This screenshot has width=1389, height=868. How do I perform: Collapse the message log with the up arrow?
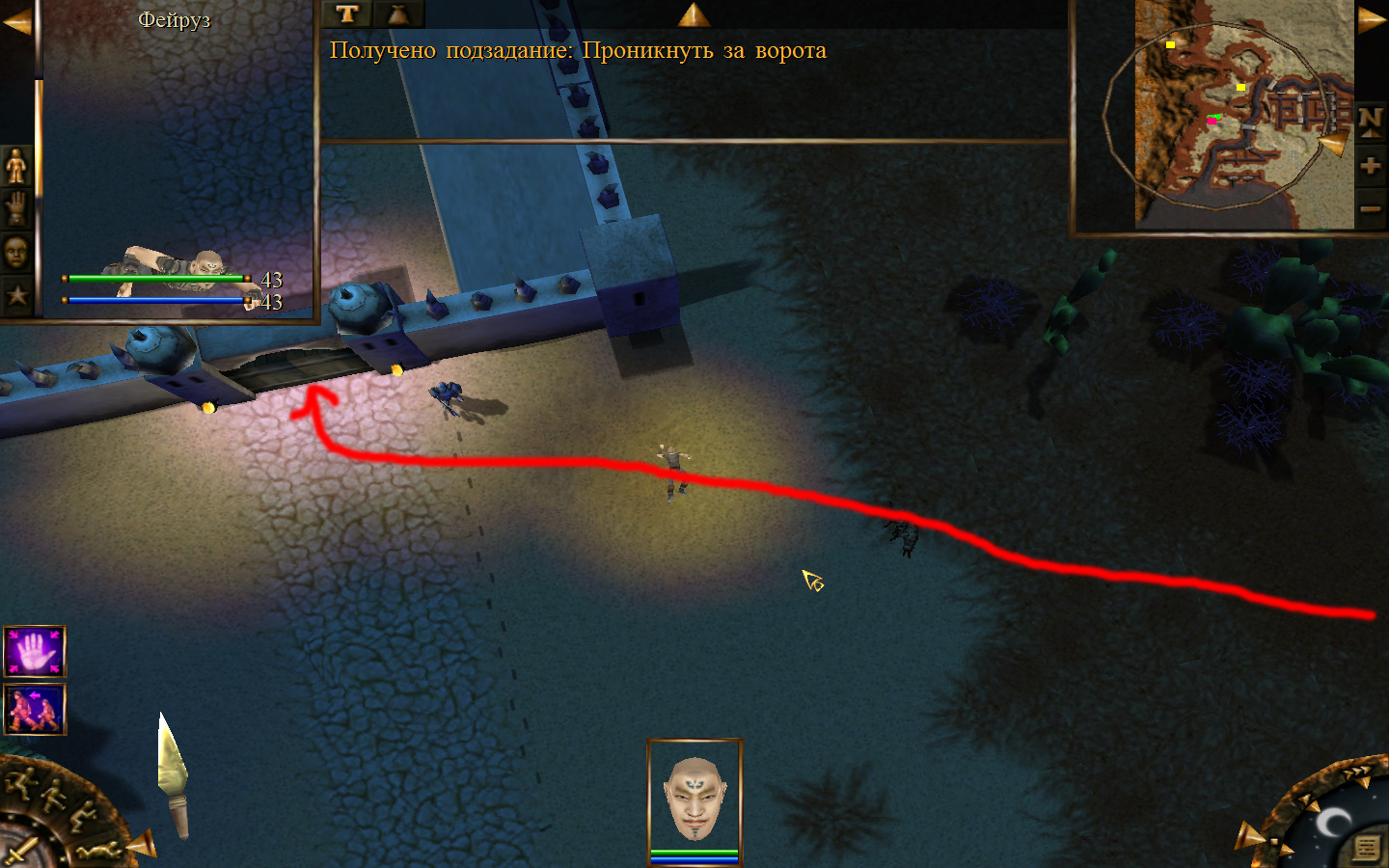[x=694, y=14]
